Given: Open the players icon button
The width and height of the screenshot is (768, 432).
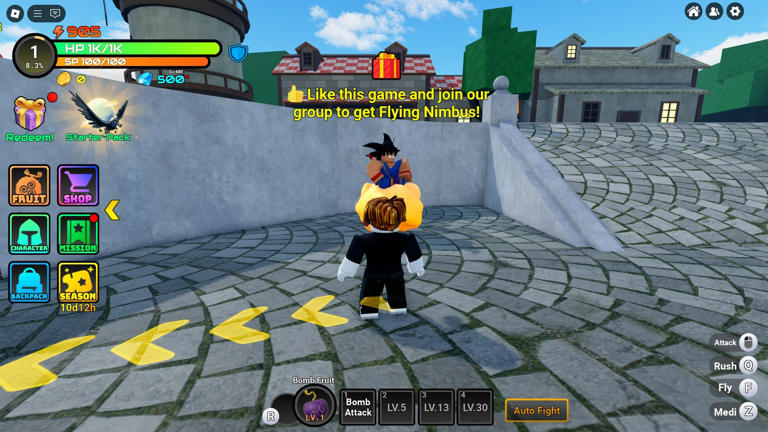Looking at the screenshot, I should pos(714,12).
